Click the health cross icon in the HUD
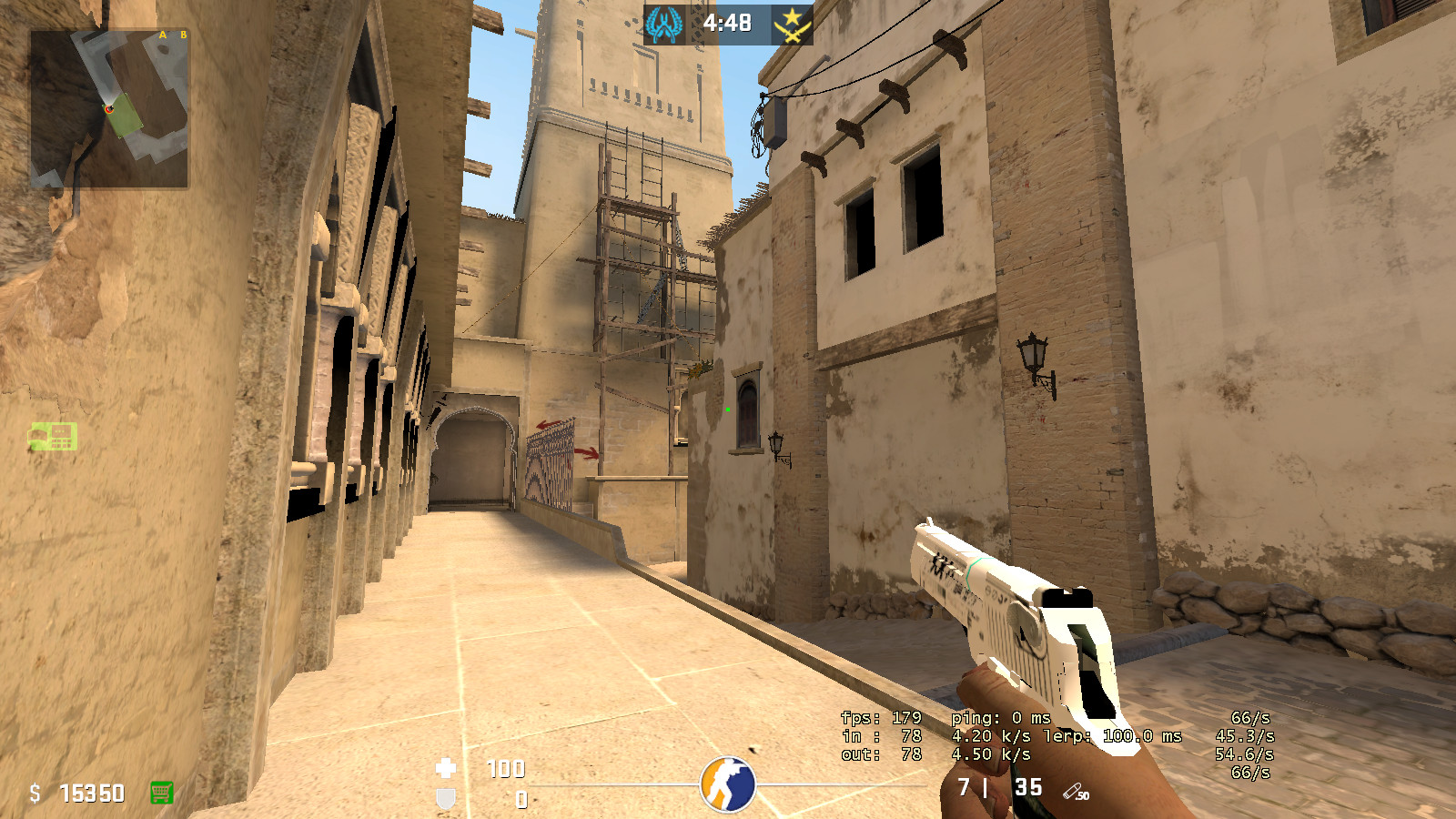Screen dimensions: 1456x819 pos(446,770)
